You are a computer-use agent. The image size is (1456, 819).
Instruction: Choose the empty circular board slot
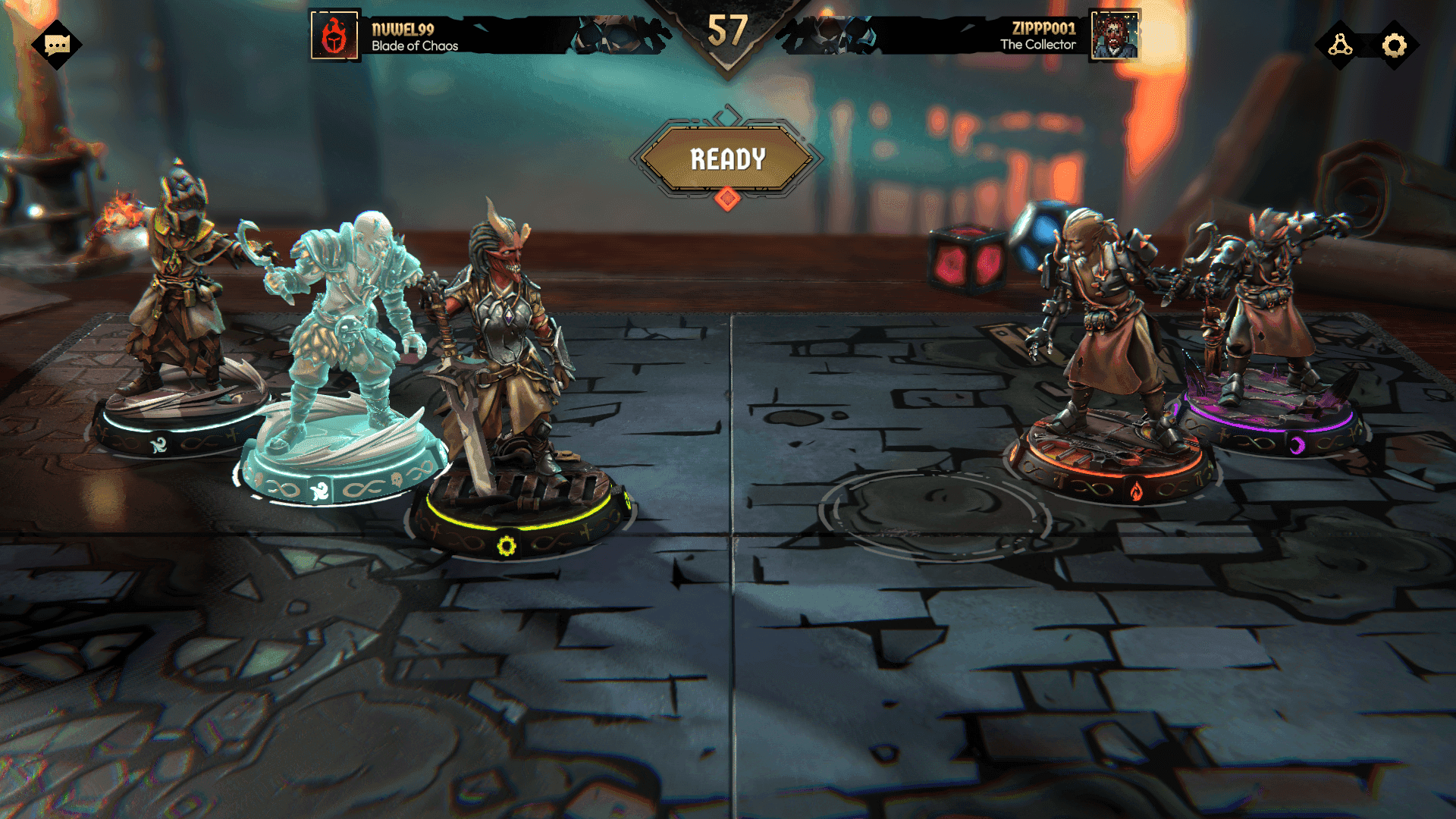pyautogui.click(x=934, y=512)
